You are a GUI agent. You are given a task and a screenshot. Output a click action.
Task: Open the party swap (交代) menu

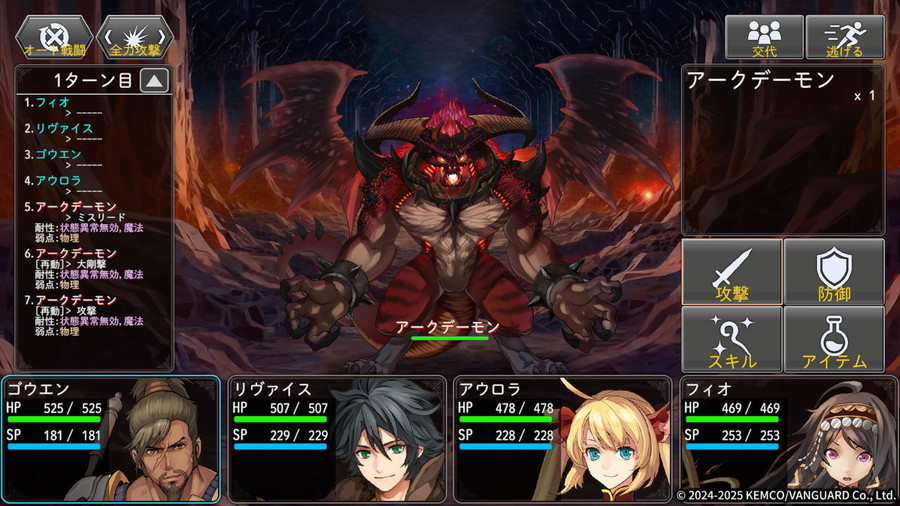[x=764, y=37]
